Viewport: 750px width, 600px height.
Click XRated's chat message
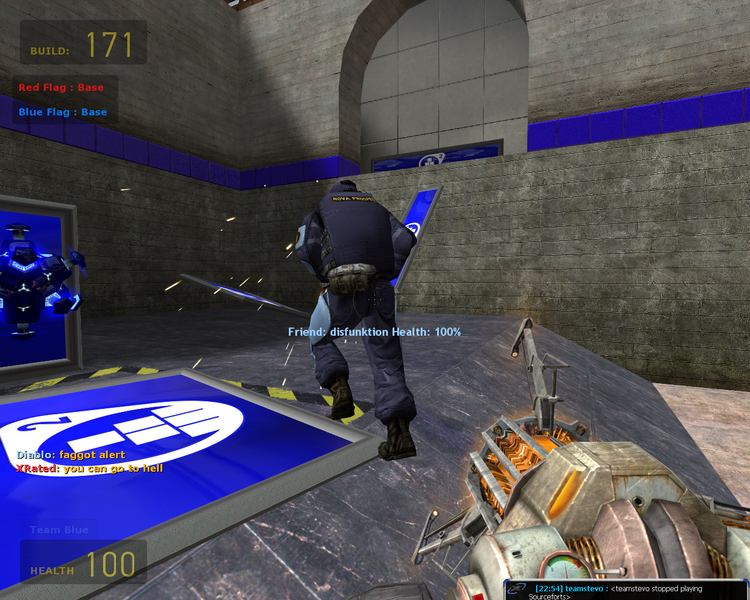[x=89, y=468]
